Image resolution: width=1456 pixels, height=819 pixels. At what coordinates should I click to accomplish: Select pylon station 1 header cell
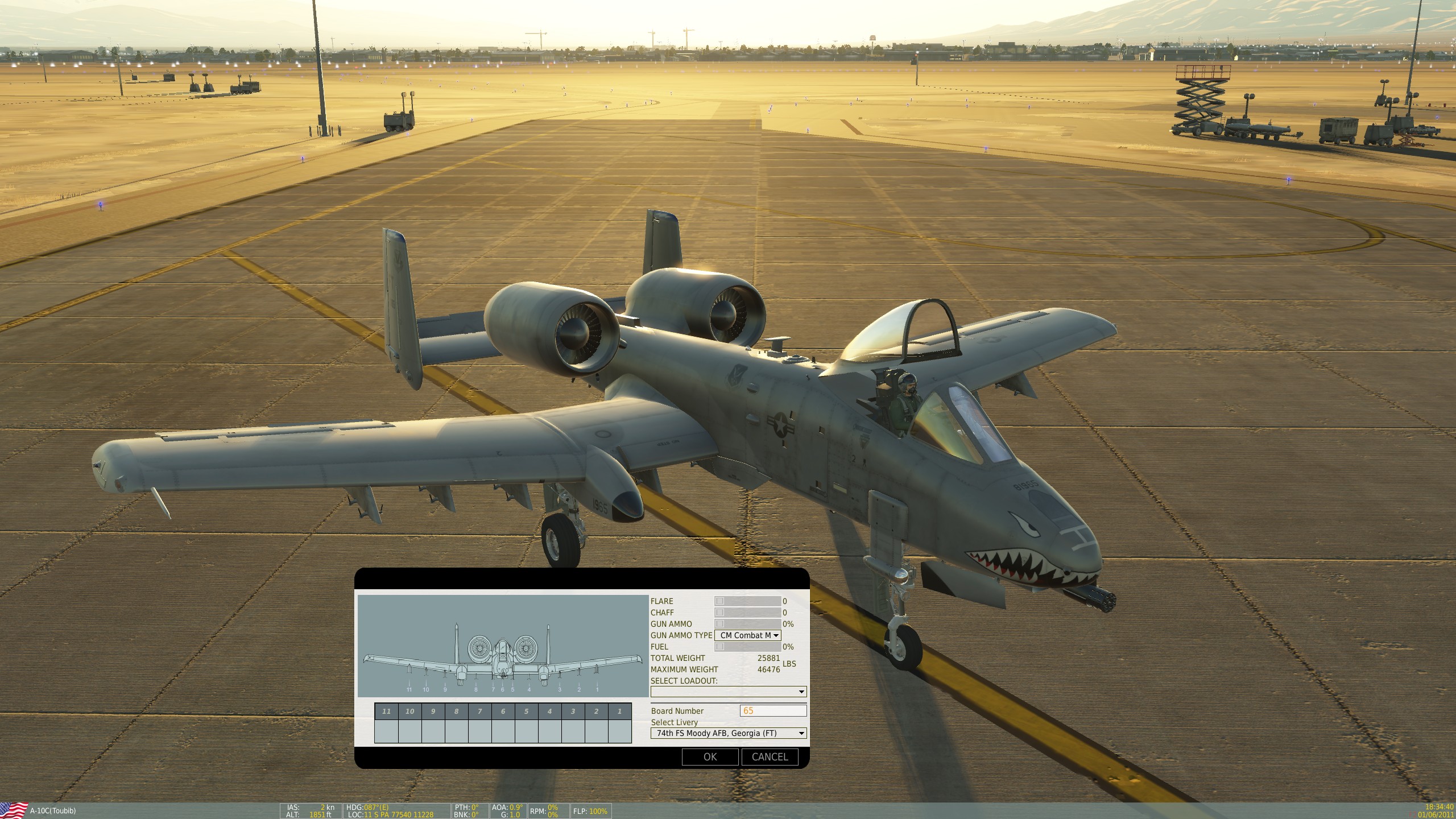click(619, 711)
